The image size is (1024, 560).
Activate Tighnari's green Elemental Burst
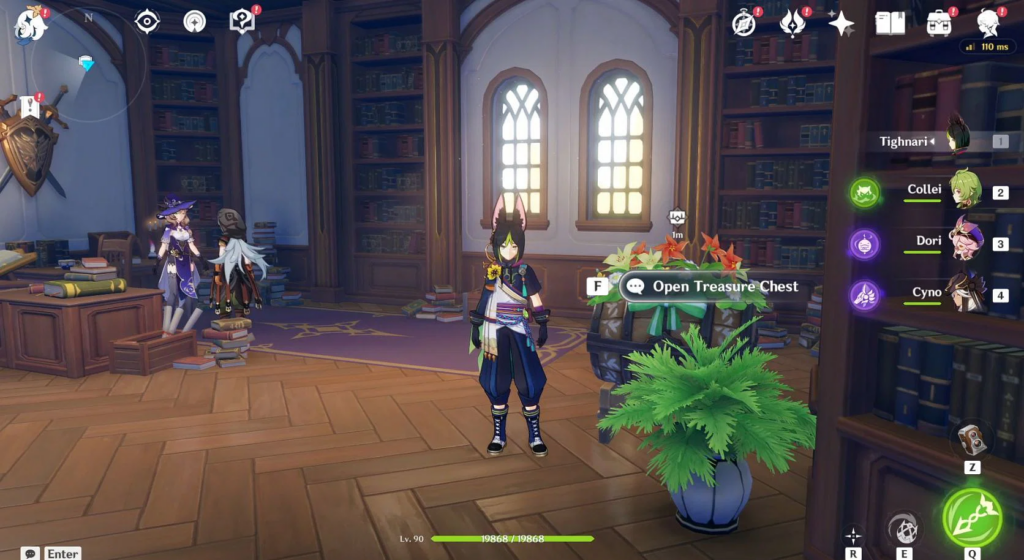coord(970,516)
